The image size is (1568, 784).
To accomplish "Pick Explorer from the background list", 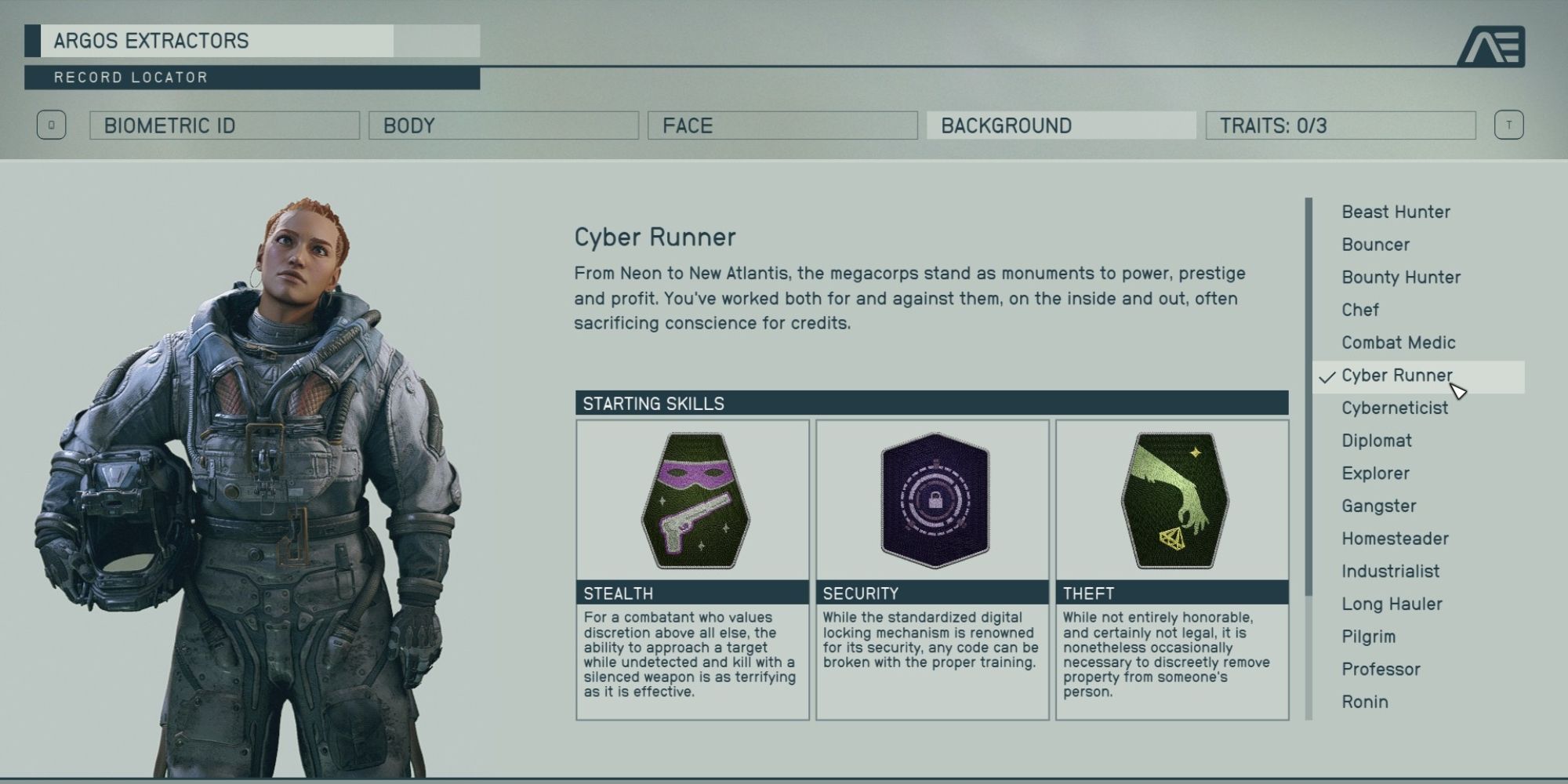I will 1375,474.
